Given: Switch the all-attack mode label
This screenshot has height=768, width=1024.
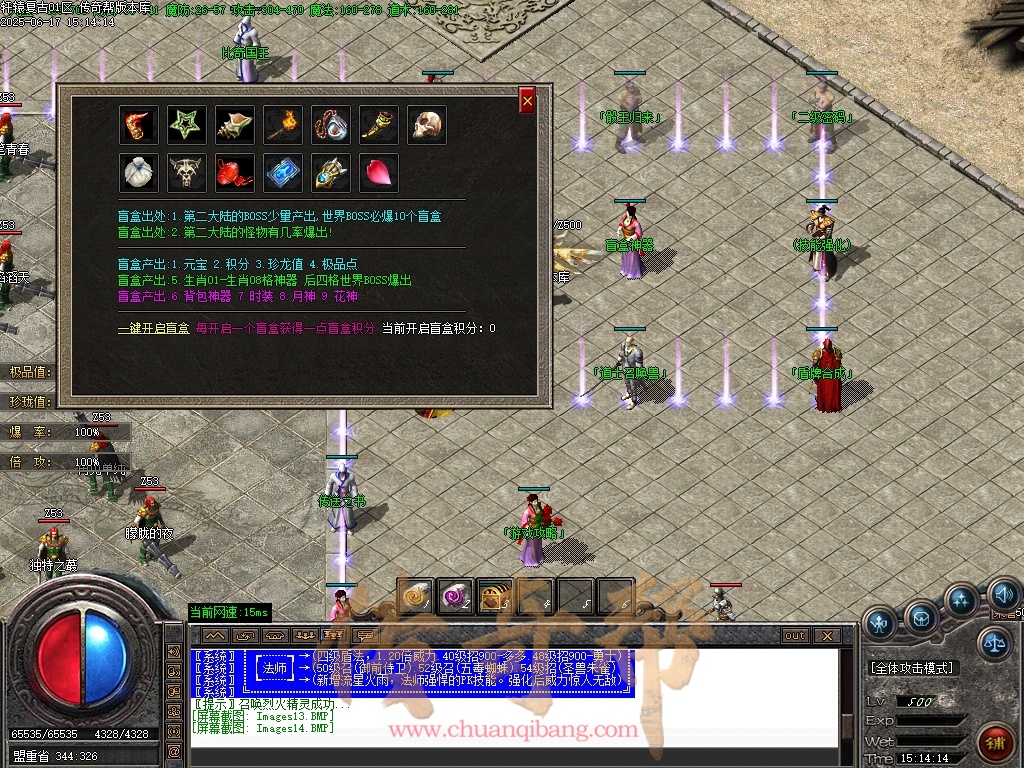Looking at the screenshot, I should click(x=912, y=667).
